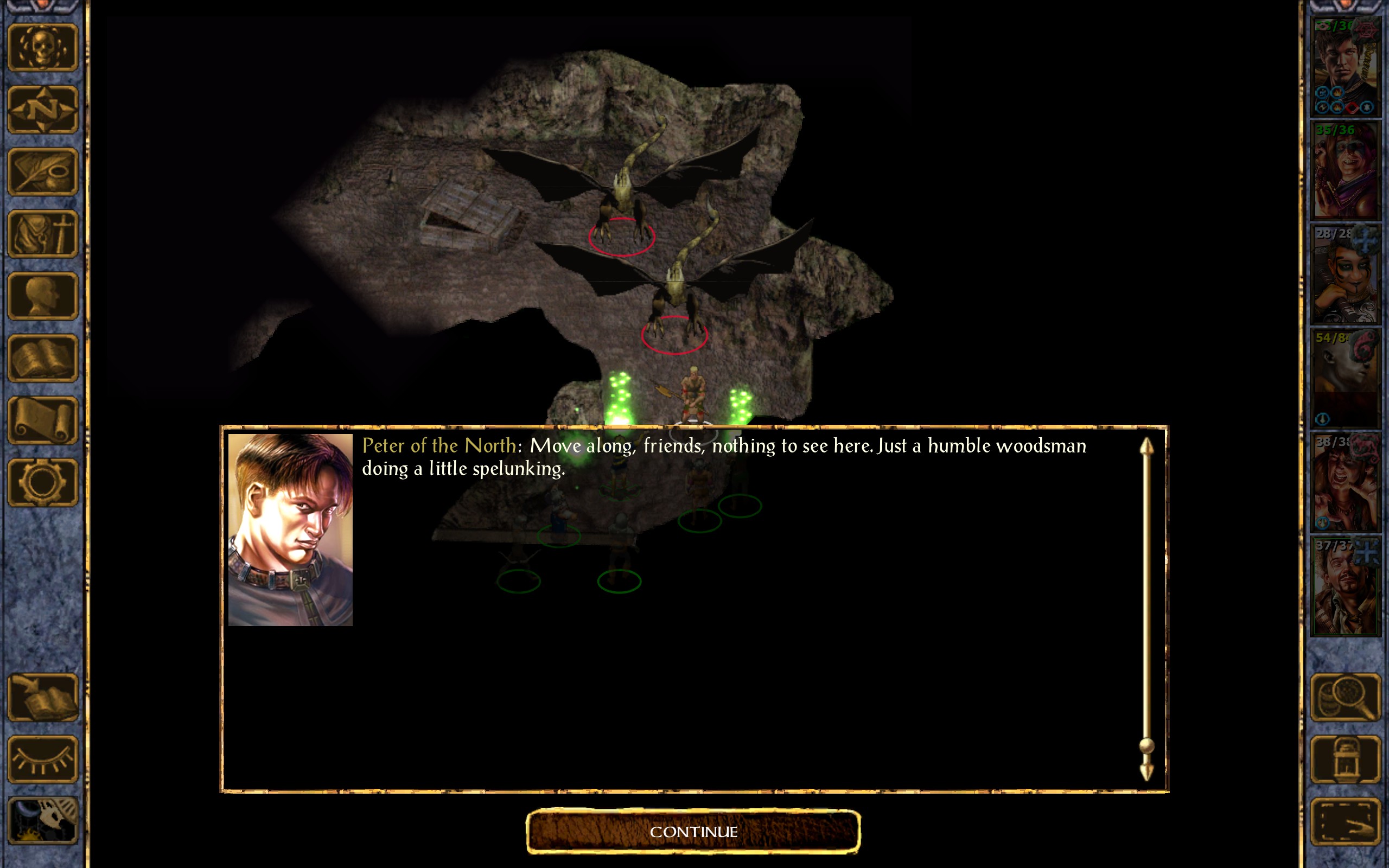Select the bald tattooed party portrait
Image resolution: width=1389 pixels, height=868 pixels.
pyautogui.click(x=1345, y=379)
